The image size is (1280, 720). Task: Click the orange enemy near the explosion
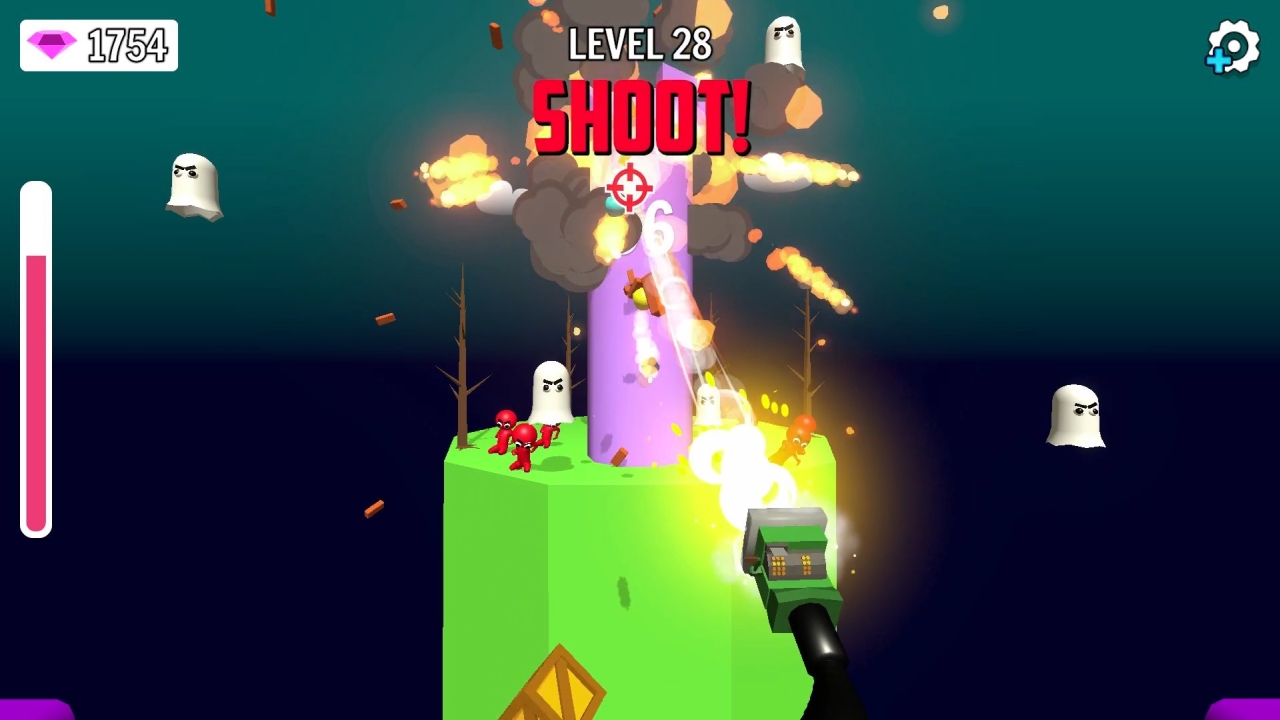click(800, 440)
